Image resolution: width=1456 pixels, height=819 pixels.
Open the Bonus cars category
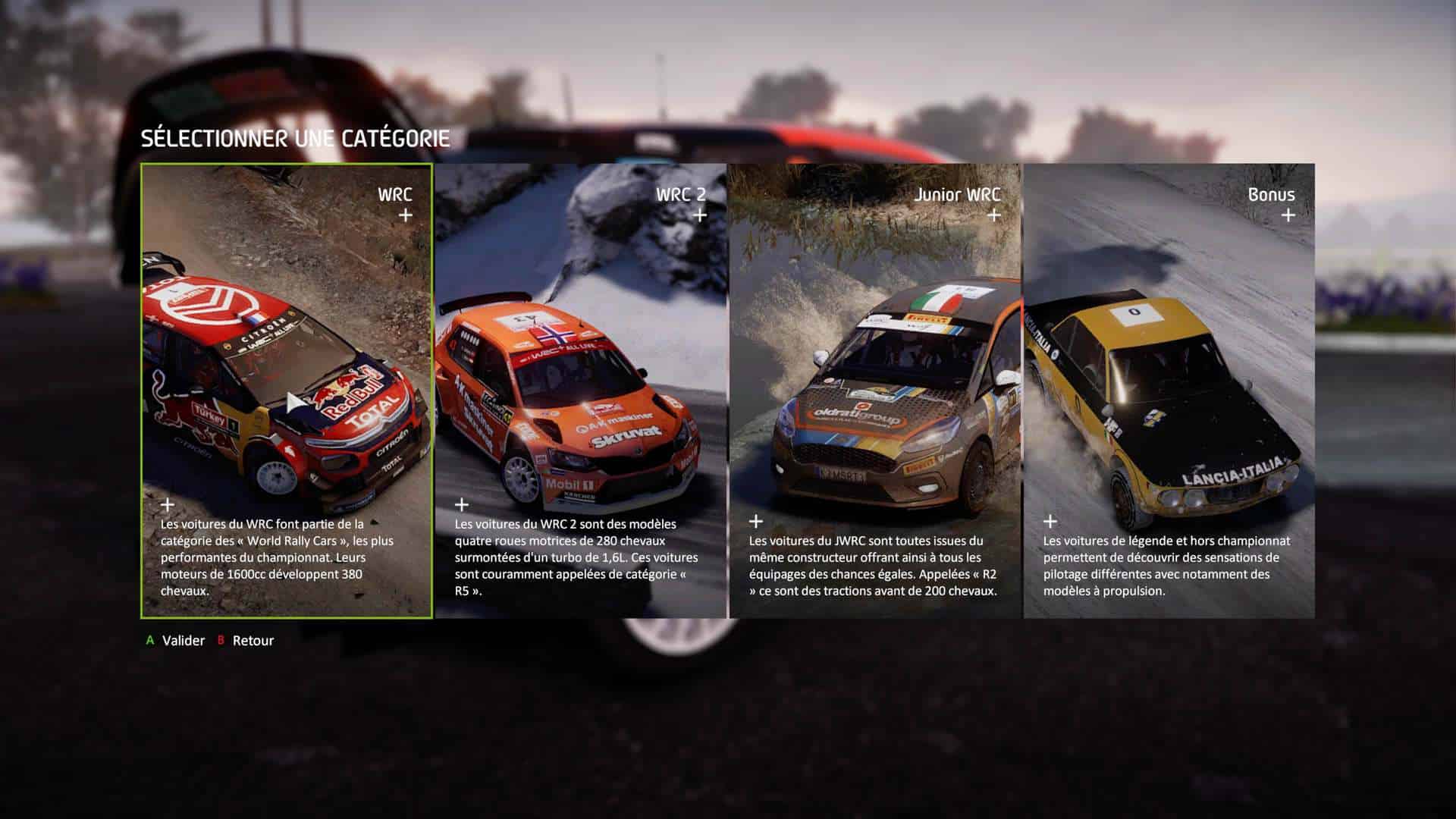pos(1169,391)
